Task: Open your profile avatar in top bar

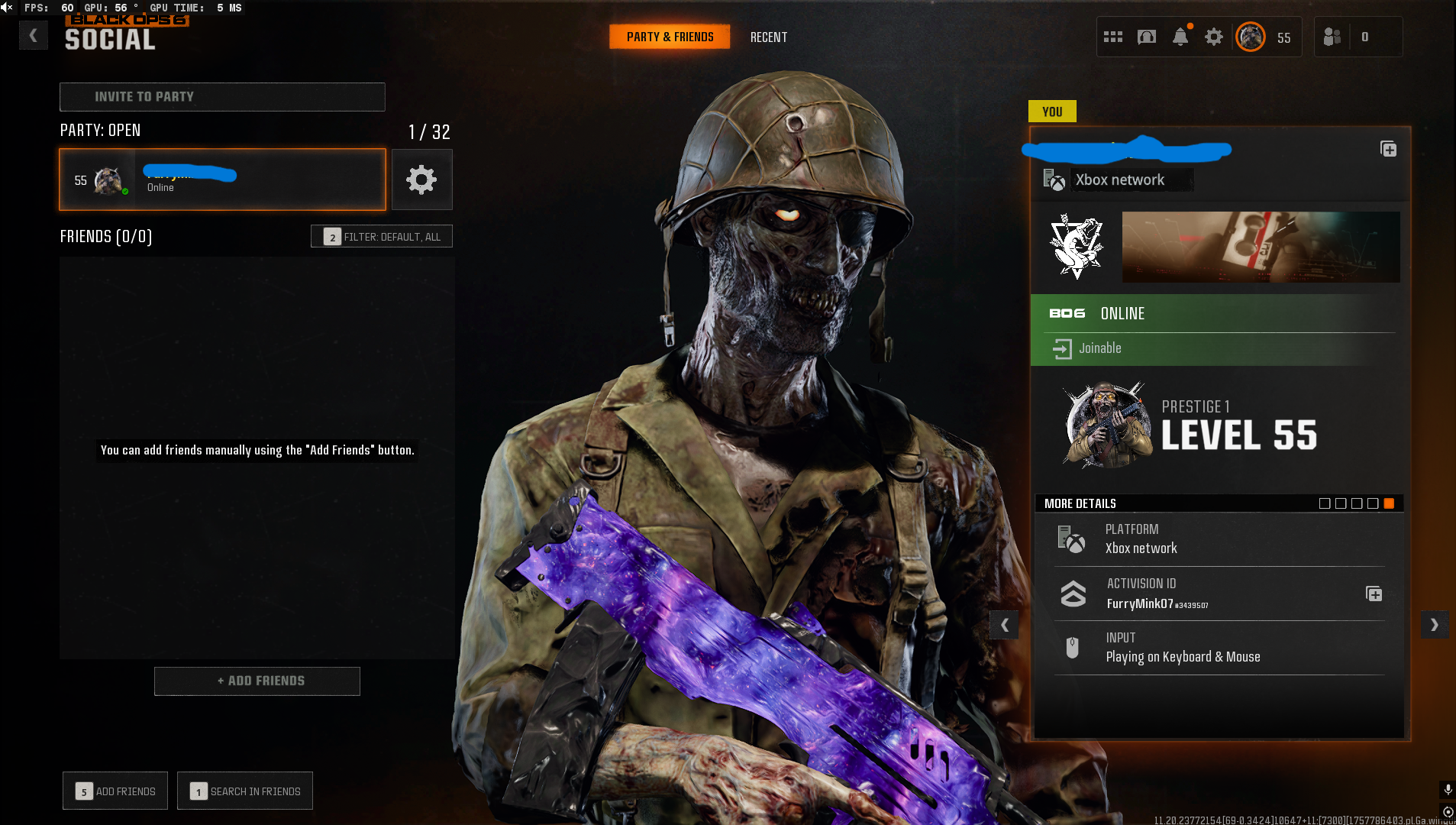Action: click(1251, 37)
